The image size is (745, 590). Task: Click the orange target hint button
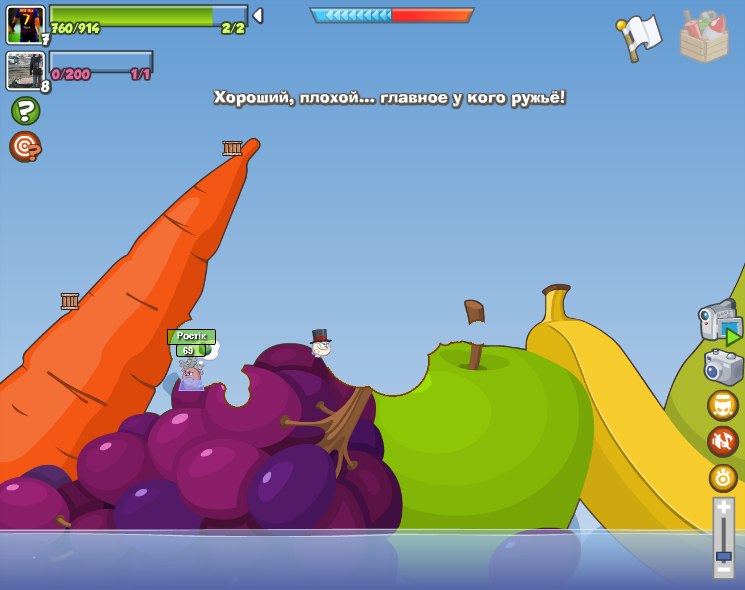point(25,146)
